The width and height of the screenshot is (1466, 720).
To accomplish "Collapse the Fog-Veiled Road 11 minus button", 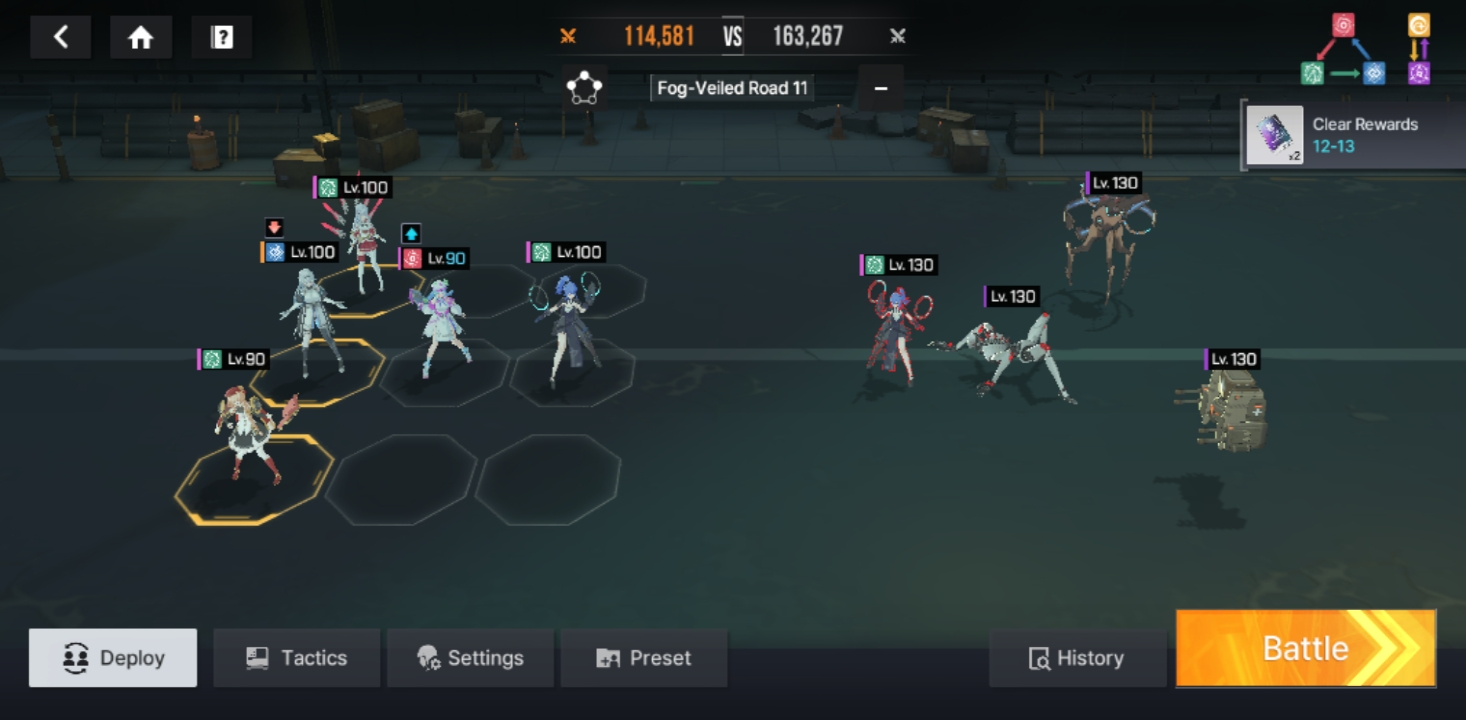I will (x=881, y=88).
